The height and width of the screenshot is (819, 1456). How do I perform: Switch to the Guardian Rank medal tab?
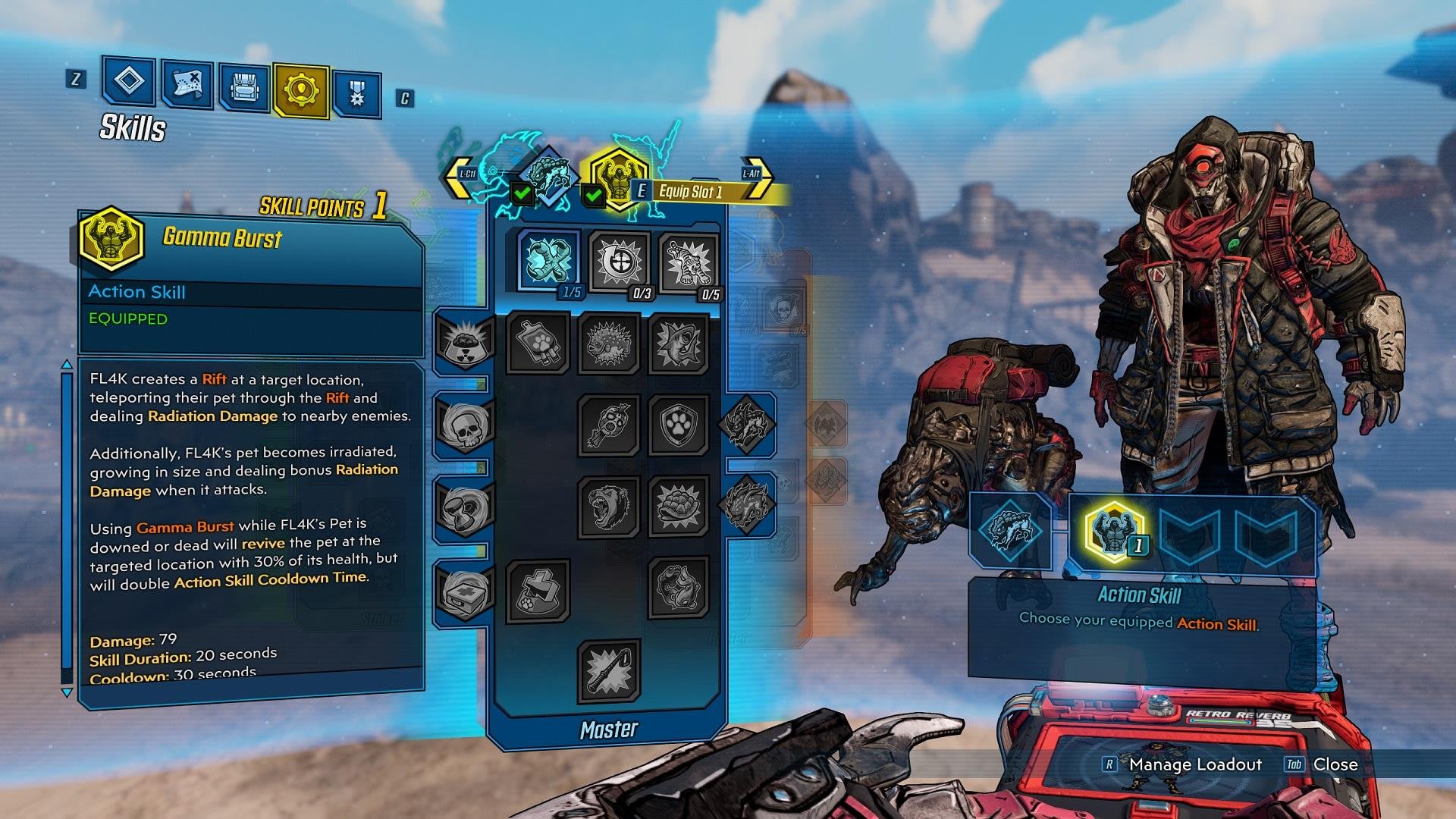[x=356, y=95]
